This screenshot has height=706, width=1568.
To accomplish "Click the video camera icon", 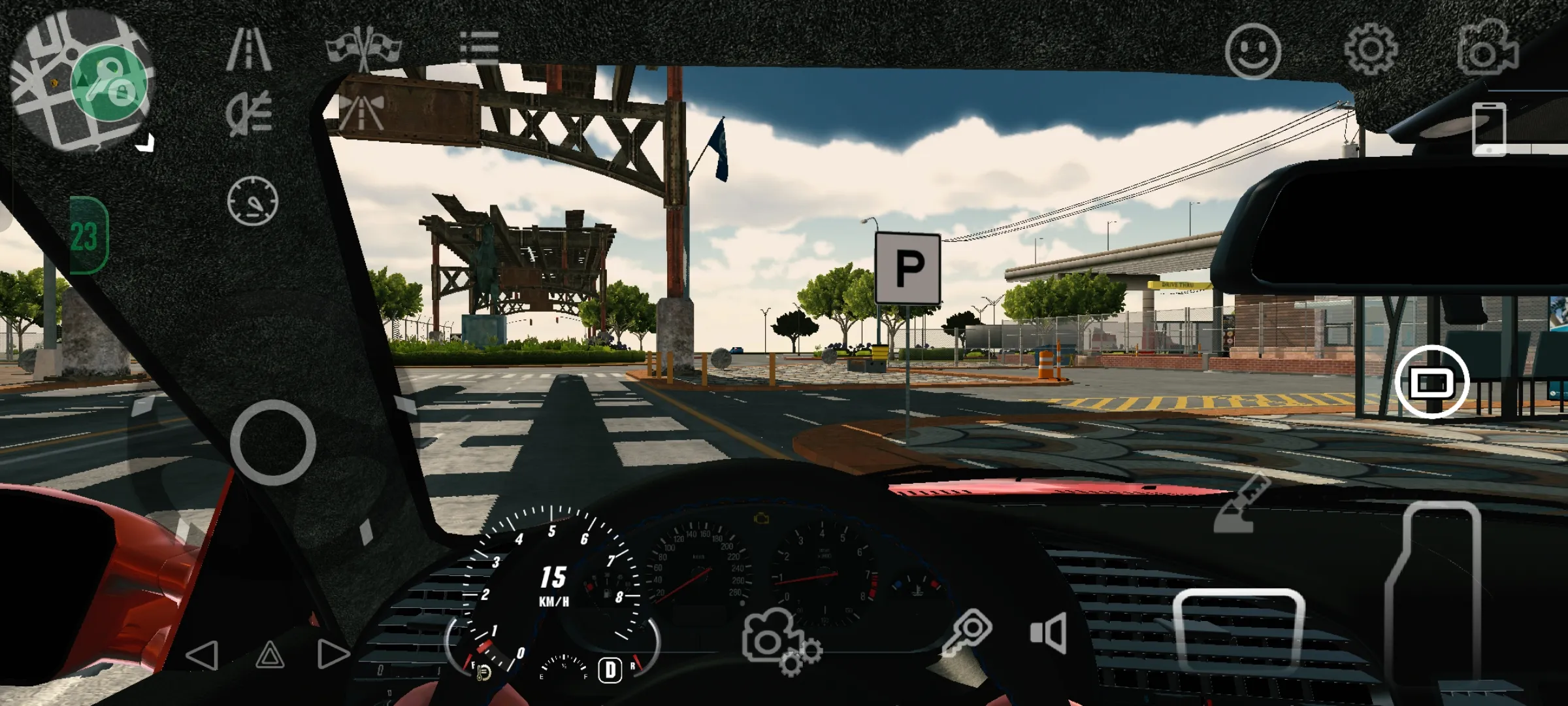I will tap(1487, 50).
